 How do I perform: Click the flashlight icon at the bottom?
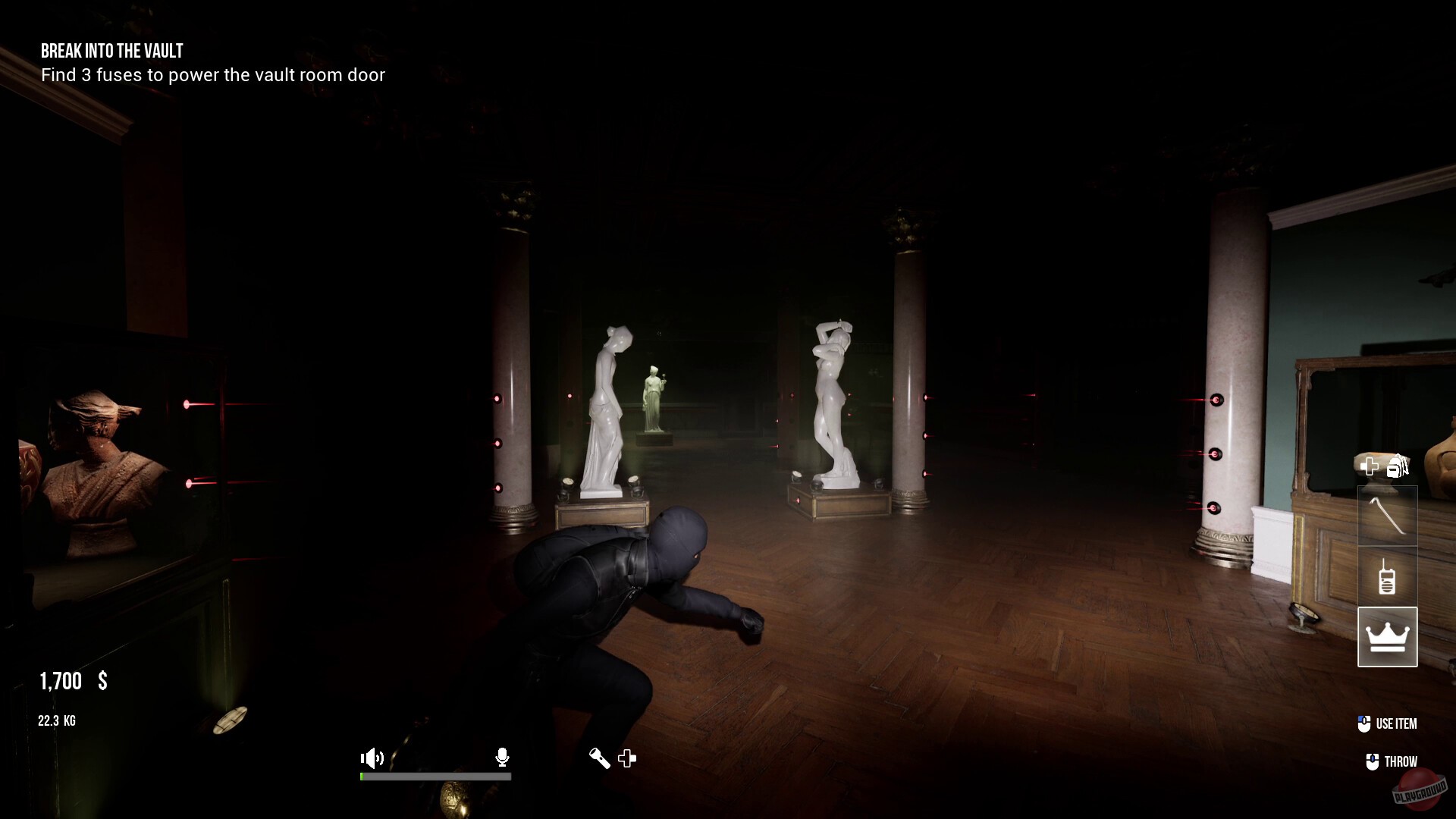[x=598, y=758]
